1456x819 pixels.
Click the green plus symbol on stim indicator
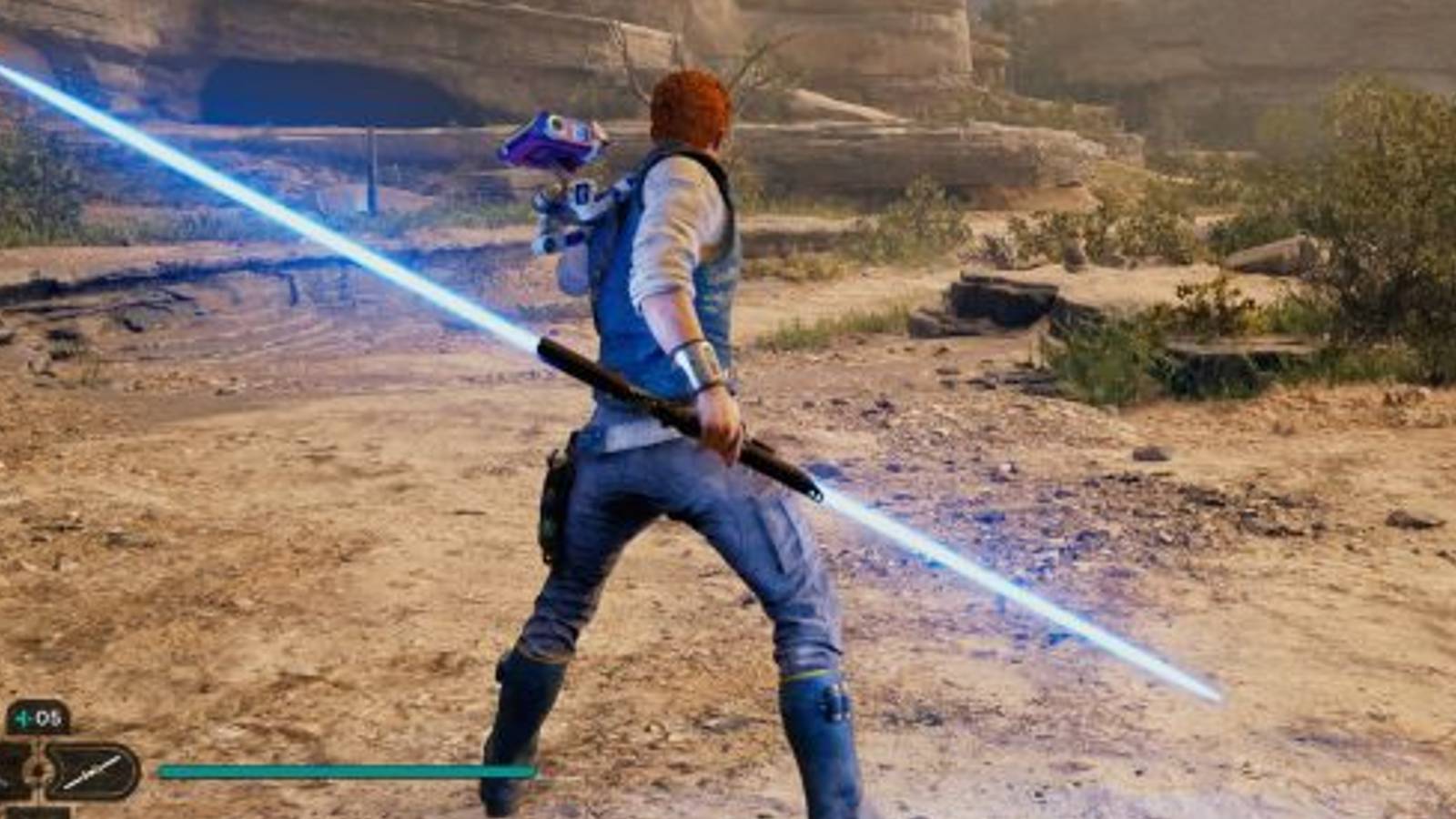(20, 717)
